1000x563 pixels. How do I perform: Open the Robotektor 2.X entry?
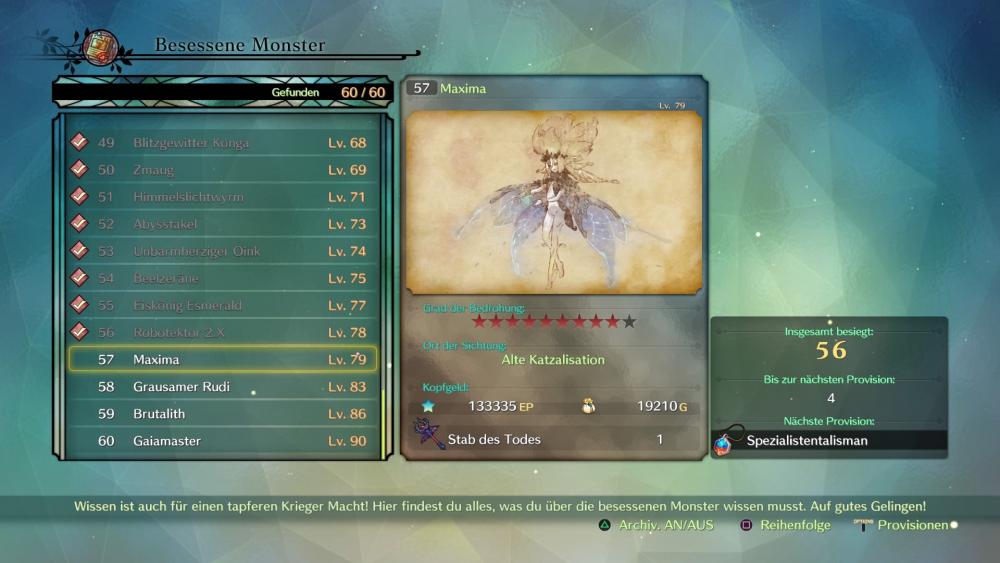click(x=222, y=332)
